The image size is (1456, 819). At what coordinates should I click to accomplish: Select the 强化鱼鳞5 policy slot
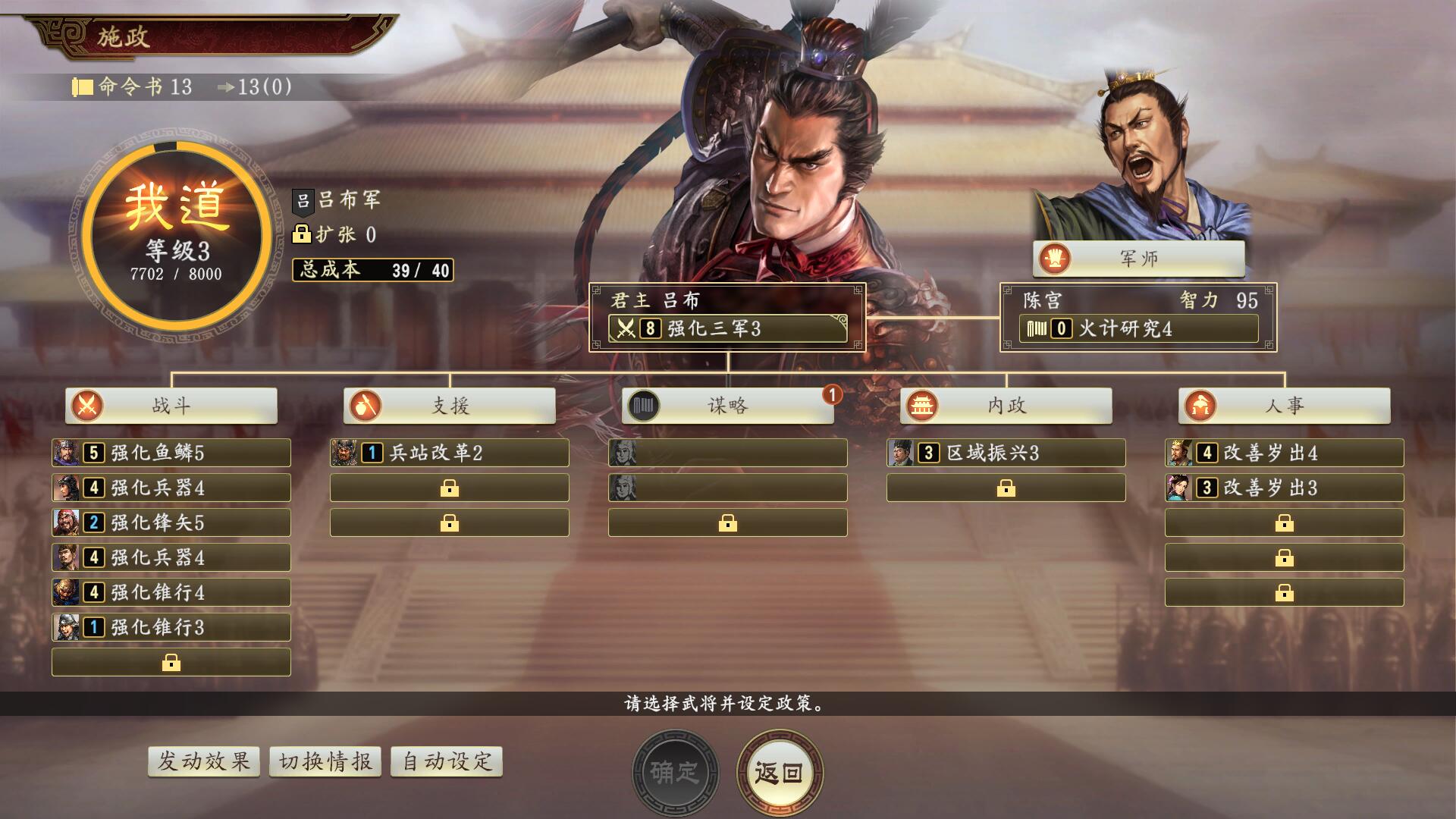[x=171, y=453]
